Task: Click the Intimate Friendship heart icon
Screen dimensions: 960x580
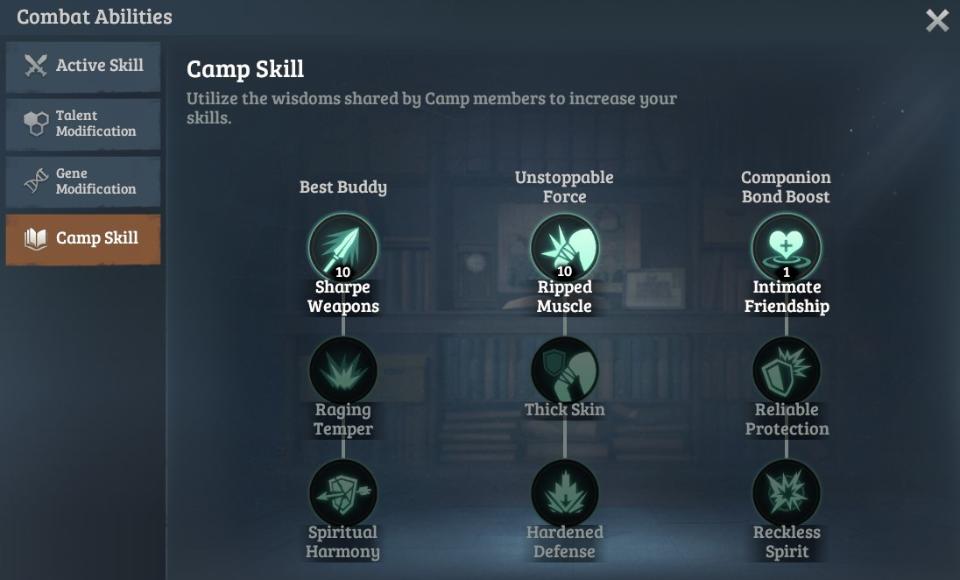Action: click(x=786, y=247)
